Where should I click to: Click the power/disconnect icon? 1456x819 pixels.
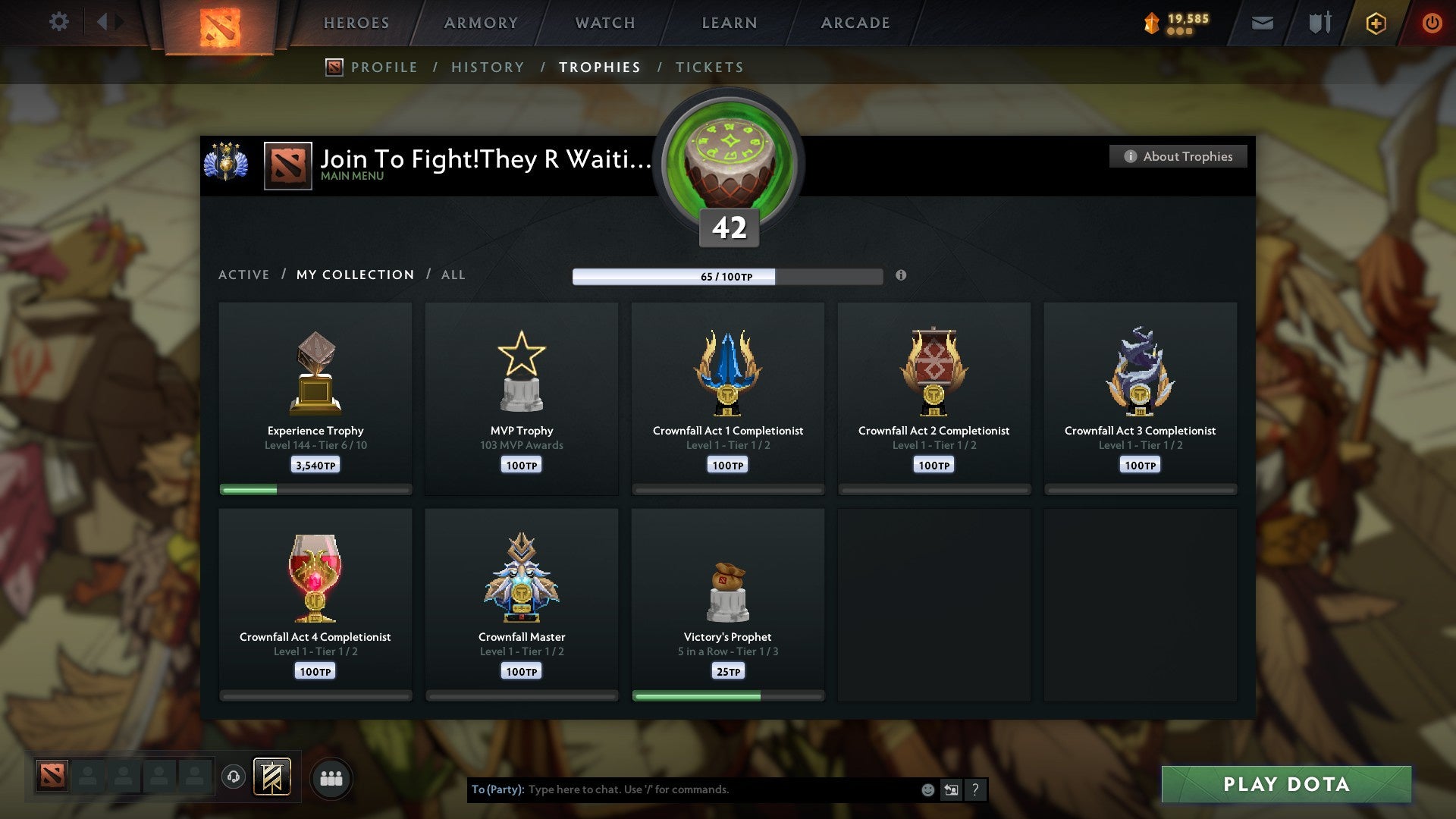pos(1433,23)
